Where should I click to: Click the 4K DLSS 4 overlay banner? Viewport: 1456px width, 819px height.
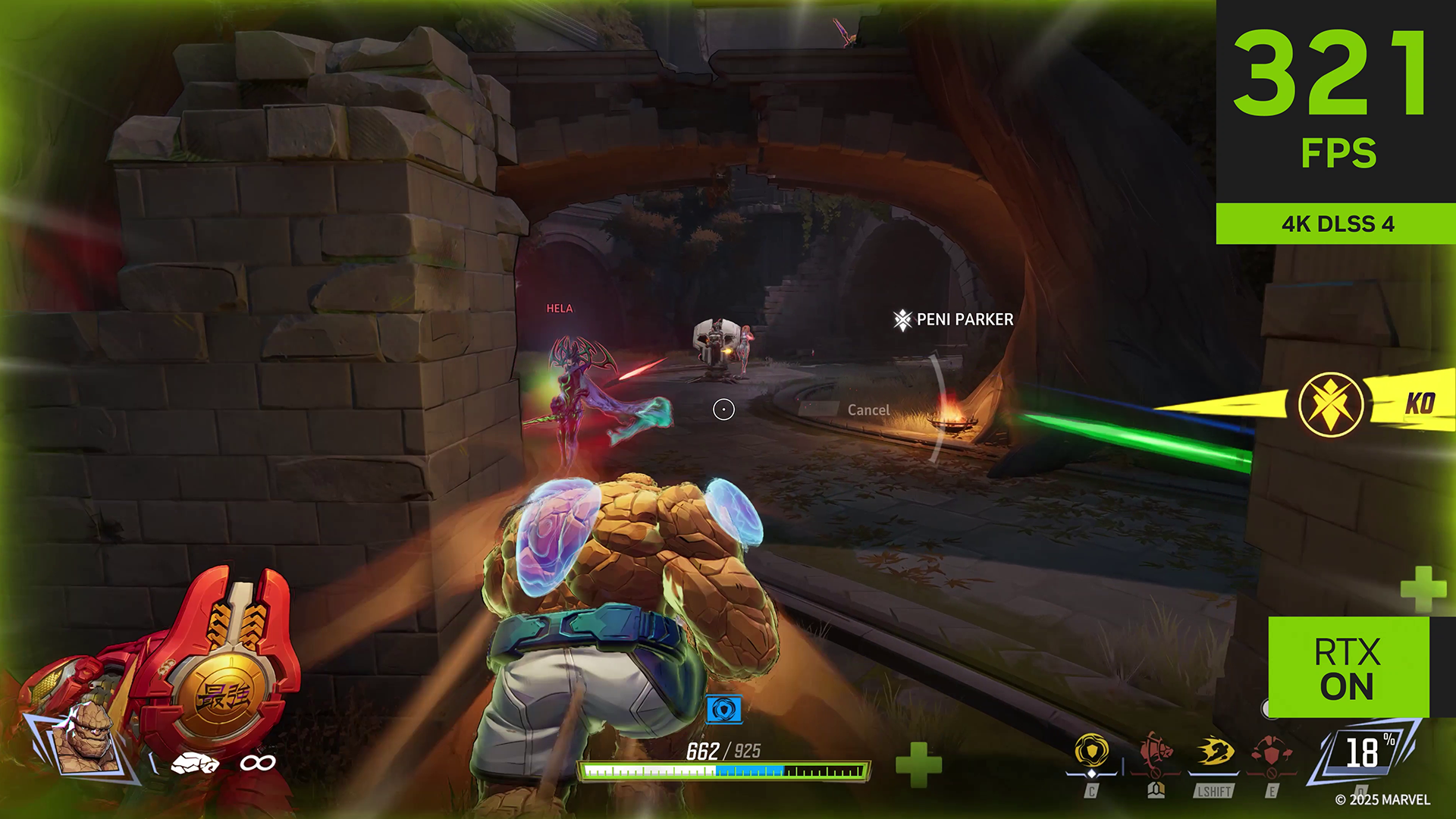(1336, 224)
